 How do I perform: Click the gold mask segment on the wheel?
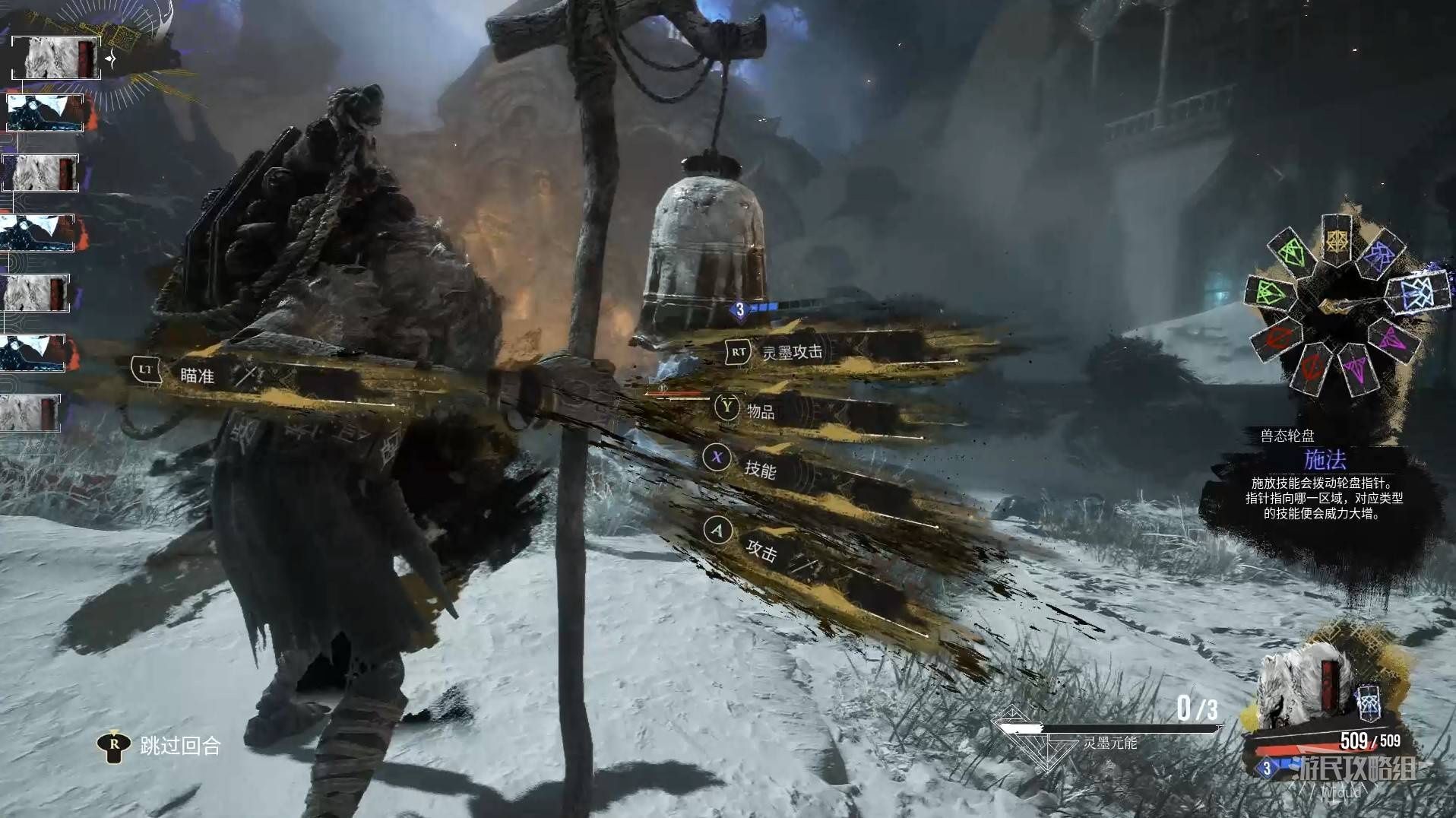(1335, 239)
